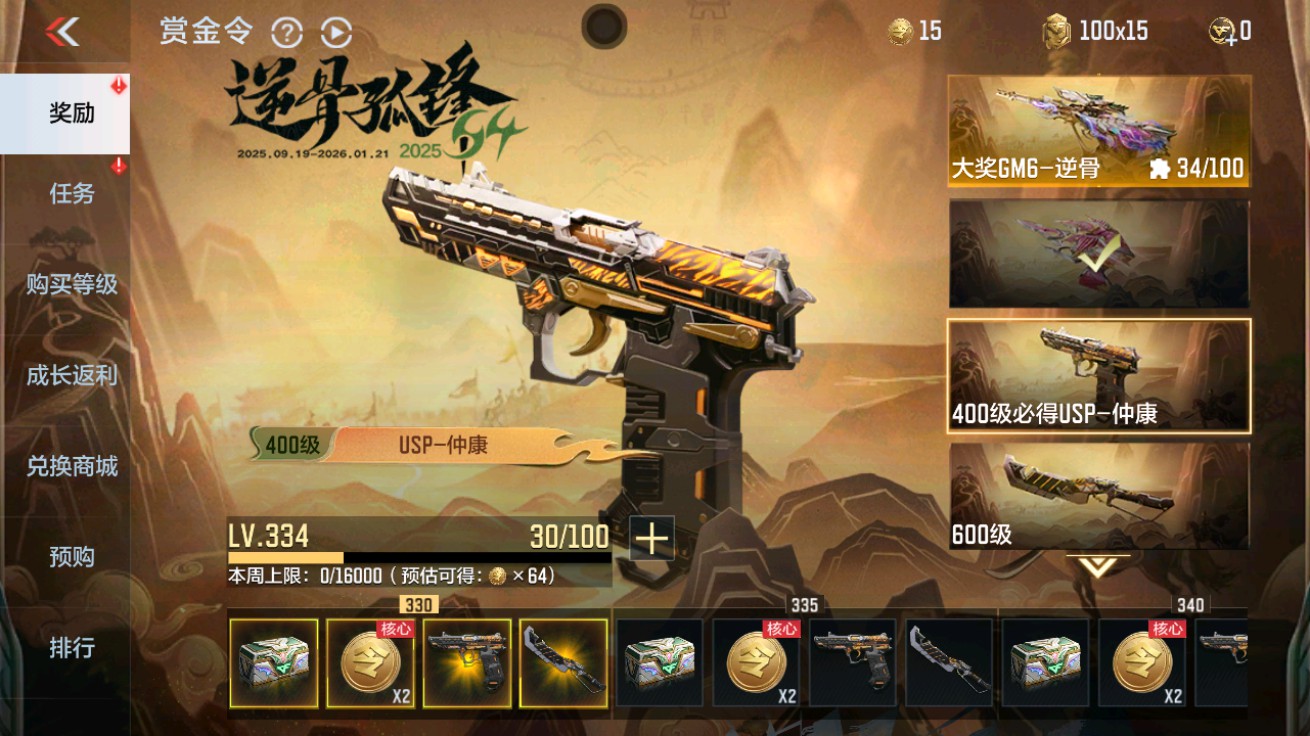Click the 核心 coin X2 reward at level 340
Image resolution: width=1310 pixels, height=736 pixels.
tap(1141, 663)
